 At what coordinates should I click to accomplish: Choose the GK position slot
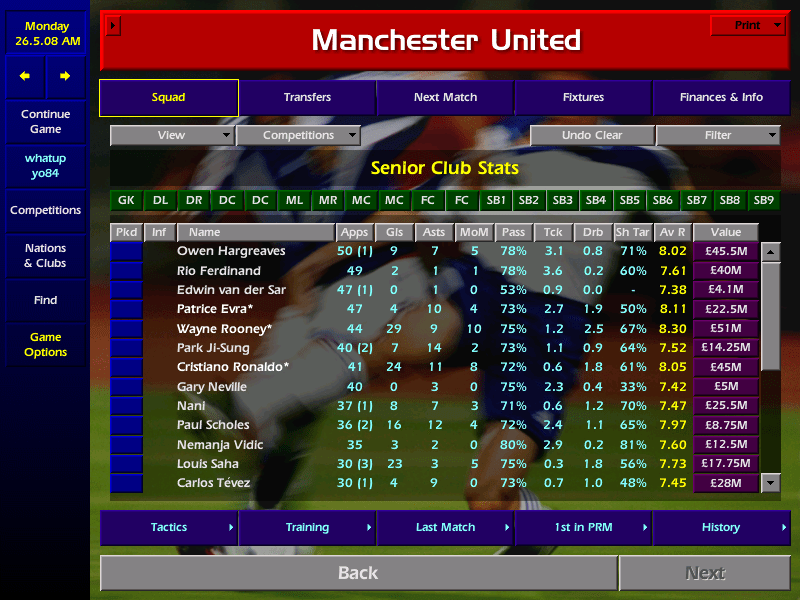tap(126, 200)
